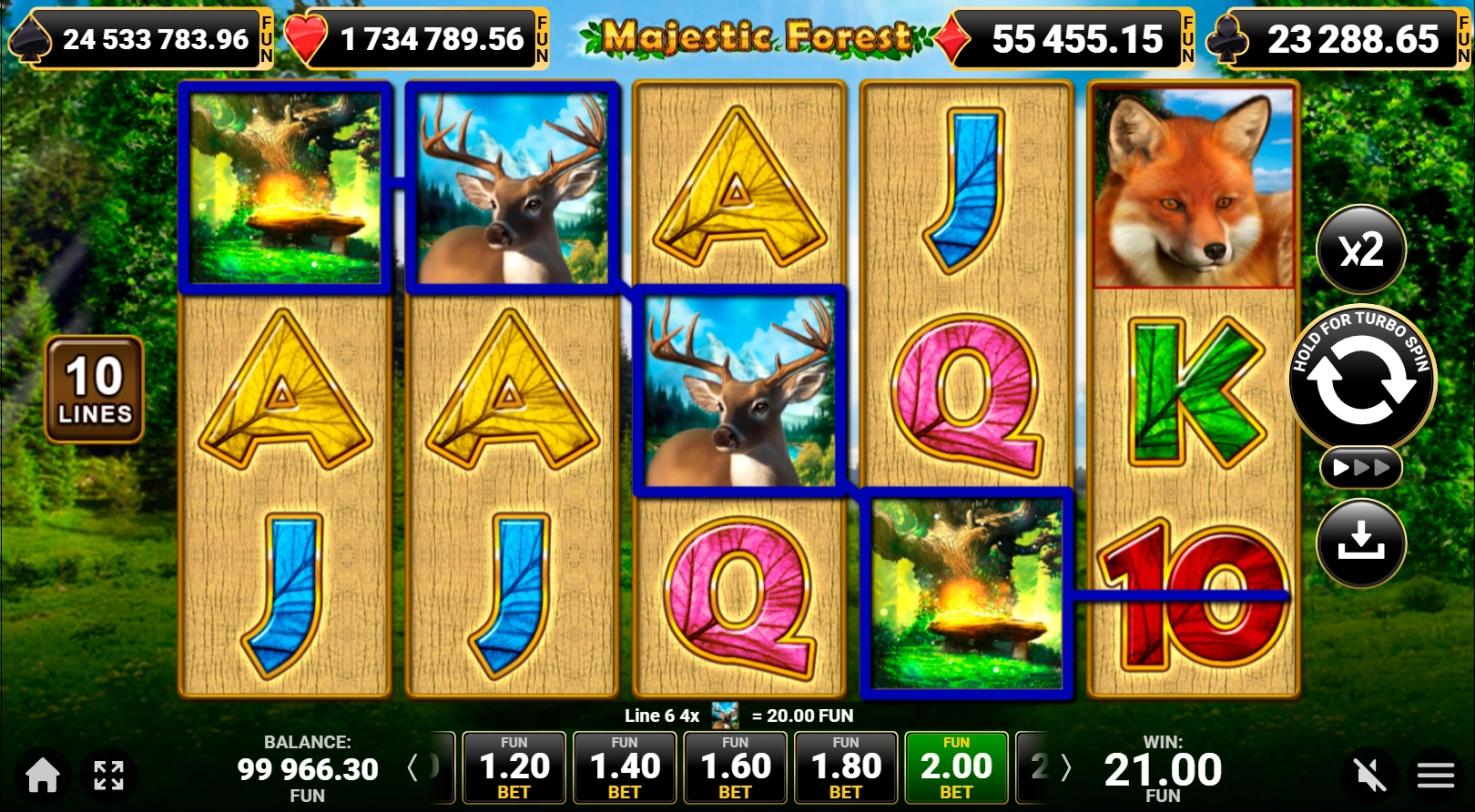1475x812 pixels.
Task: Toggle fullscreen mode
Action: tap(108, 775)
